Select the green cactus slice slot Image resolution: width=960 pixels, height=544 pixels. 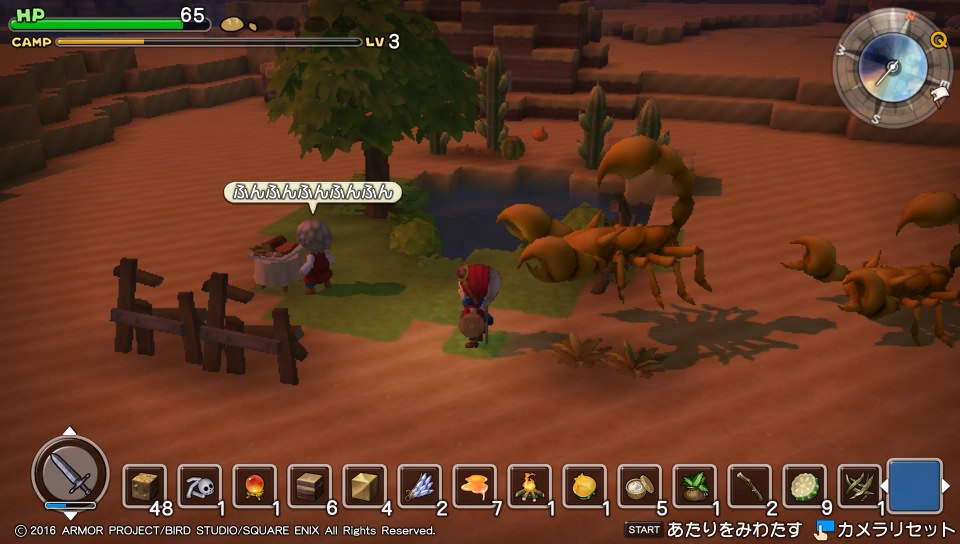point(804,486)
